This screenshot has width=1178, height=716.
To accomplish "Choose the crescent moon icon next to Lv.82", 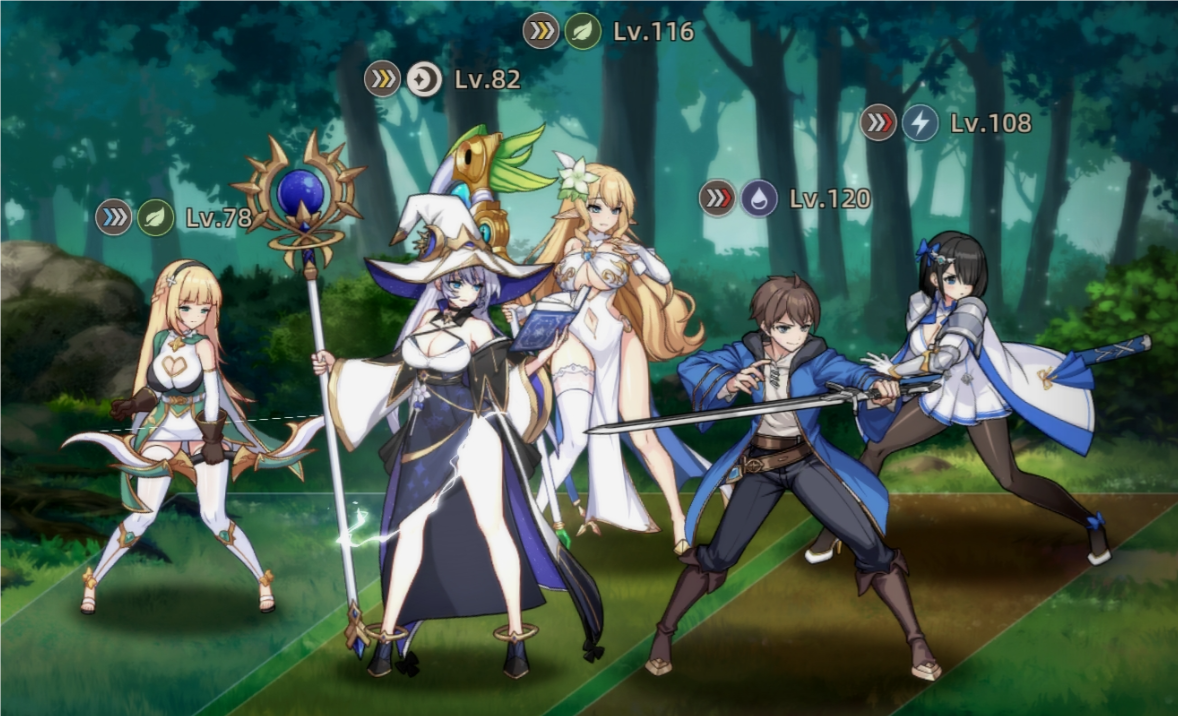I will pos(424,79).
